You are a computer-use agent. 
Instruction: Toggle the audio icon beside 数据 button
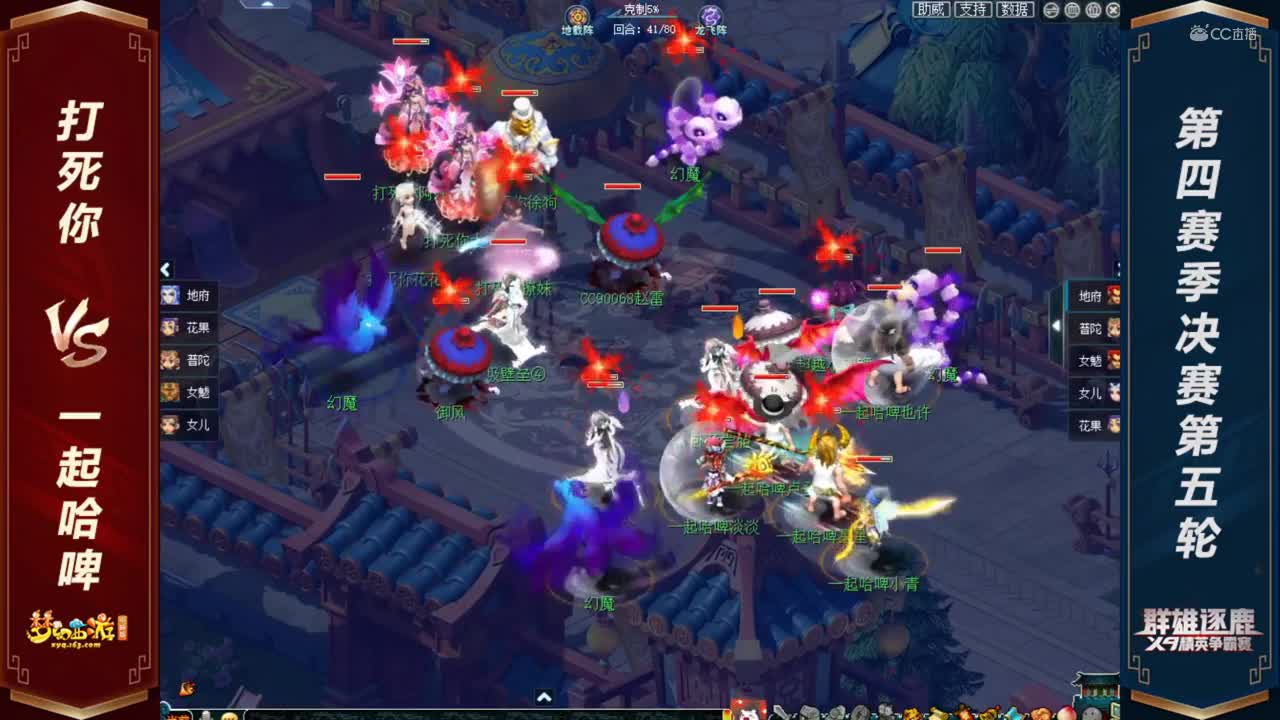1050,10
